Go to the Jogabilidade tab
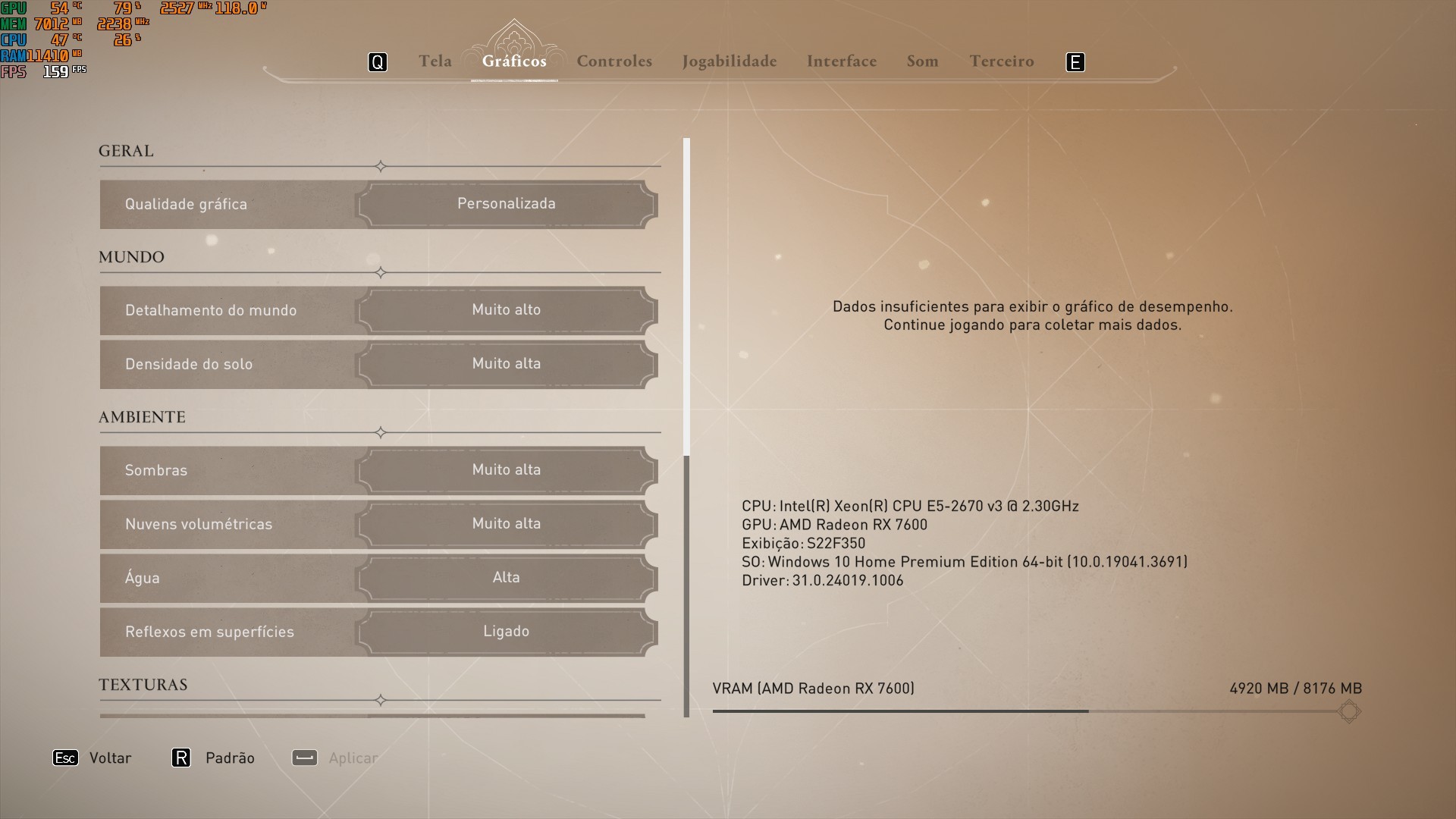 [729, 61]
